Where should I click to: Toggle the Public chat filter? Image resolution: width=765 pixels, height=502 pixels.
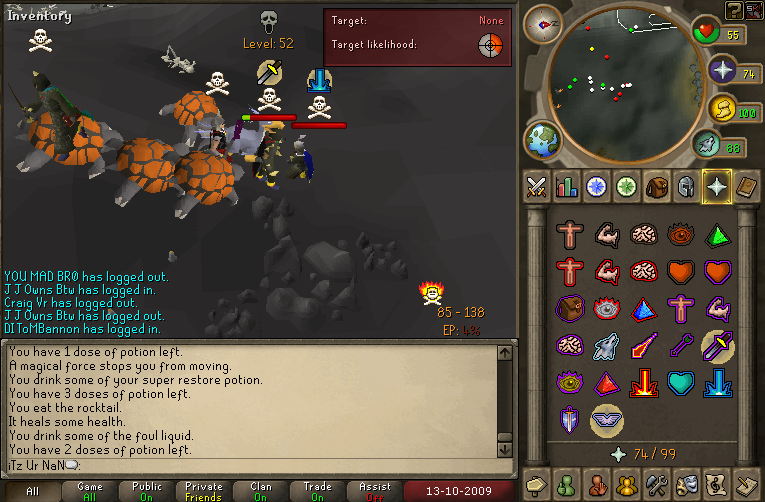click(x=147, y=491)
